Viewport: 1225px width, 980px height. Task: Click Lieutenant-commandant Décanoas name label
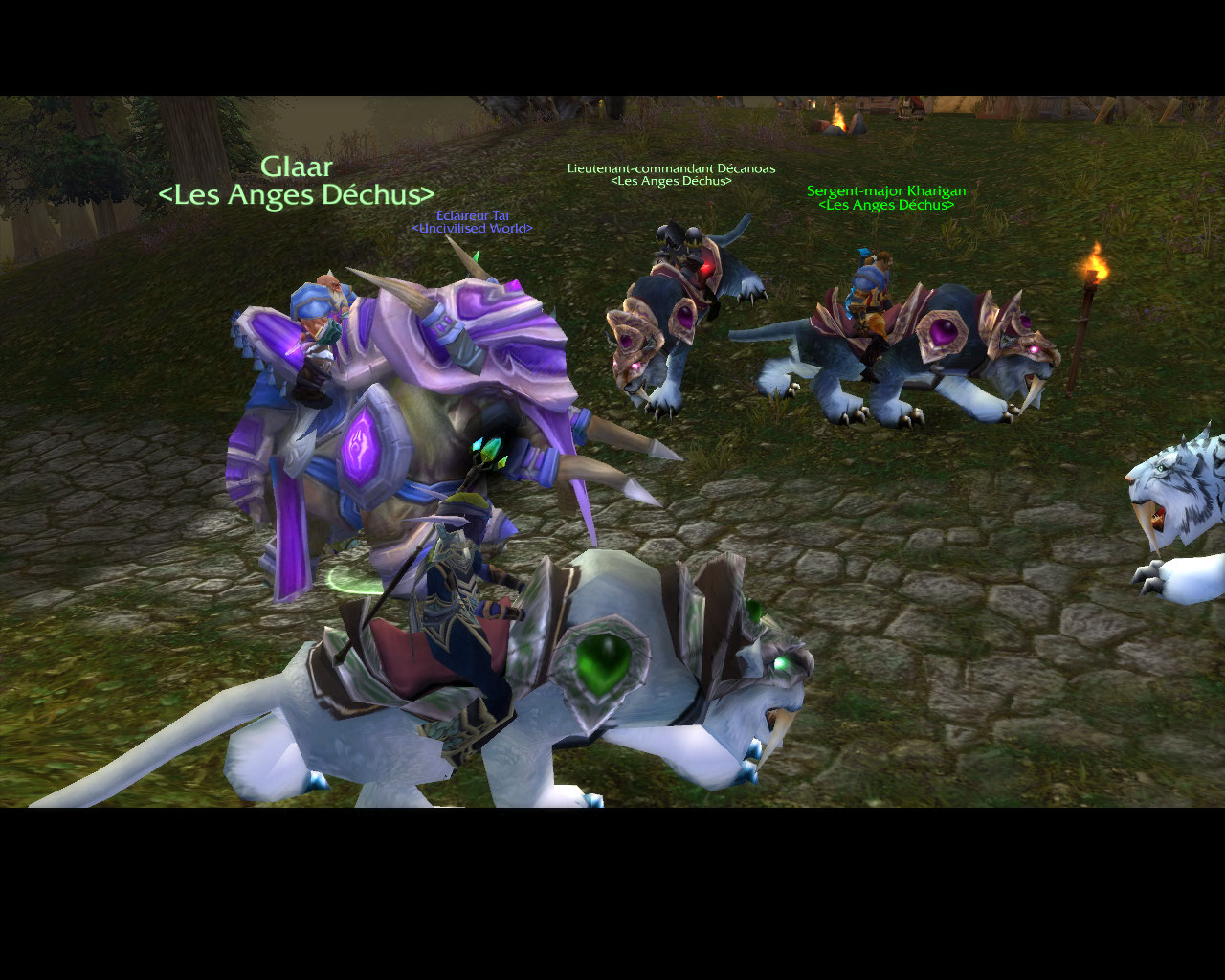tap(671, 168)
